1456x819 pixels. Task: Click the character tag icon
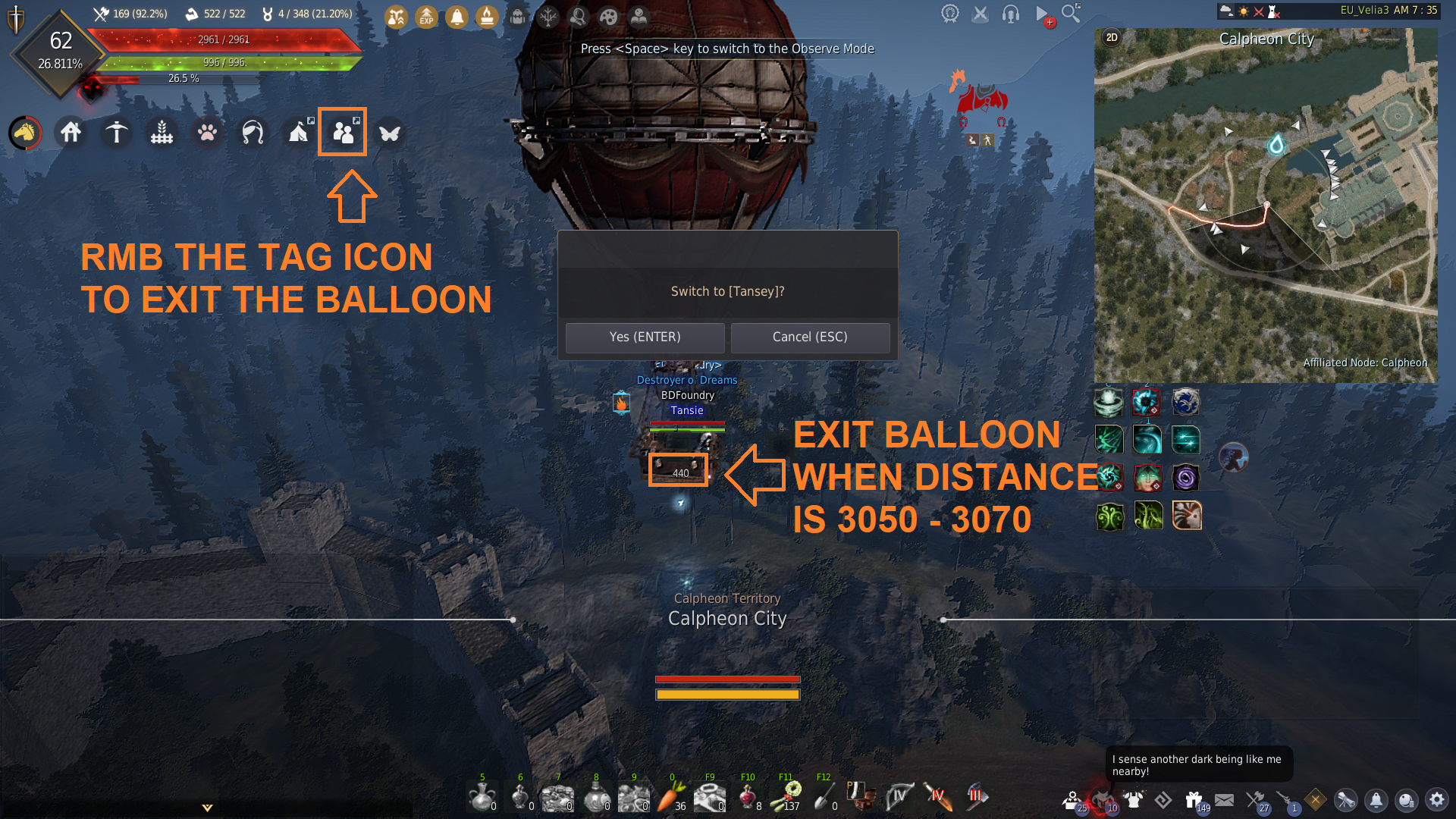pos(343,133)
